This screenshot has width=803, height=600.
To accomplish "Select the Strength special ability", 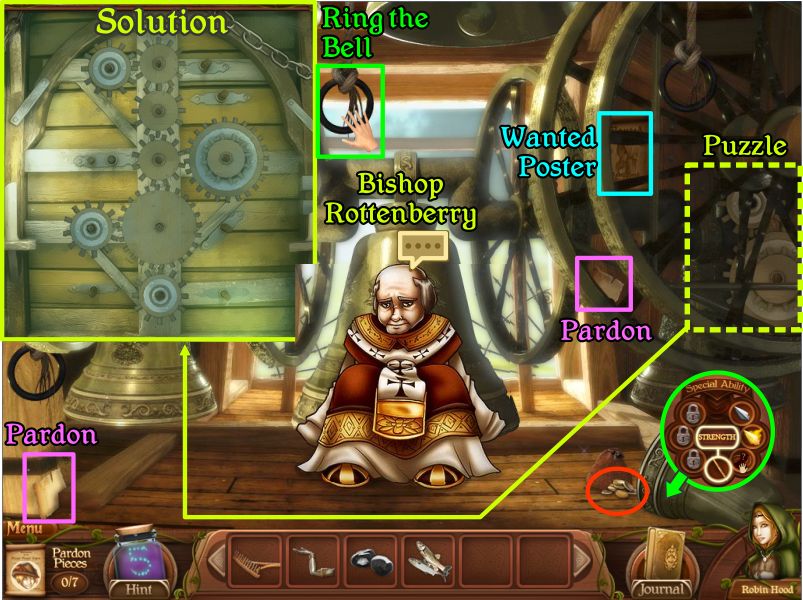I will 717,438.
